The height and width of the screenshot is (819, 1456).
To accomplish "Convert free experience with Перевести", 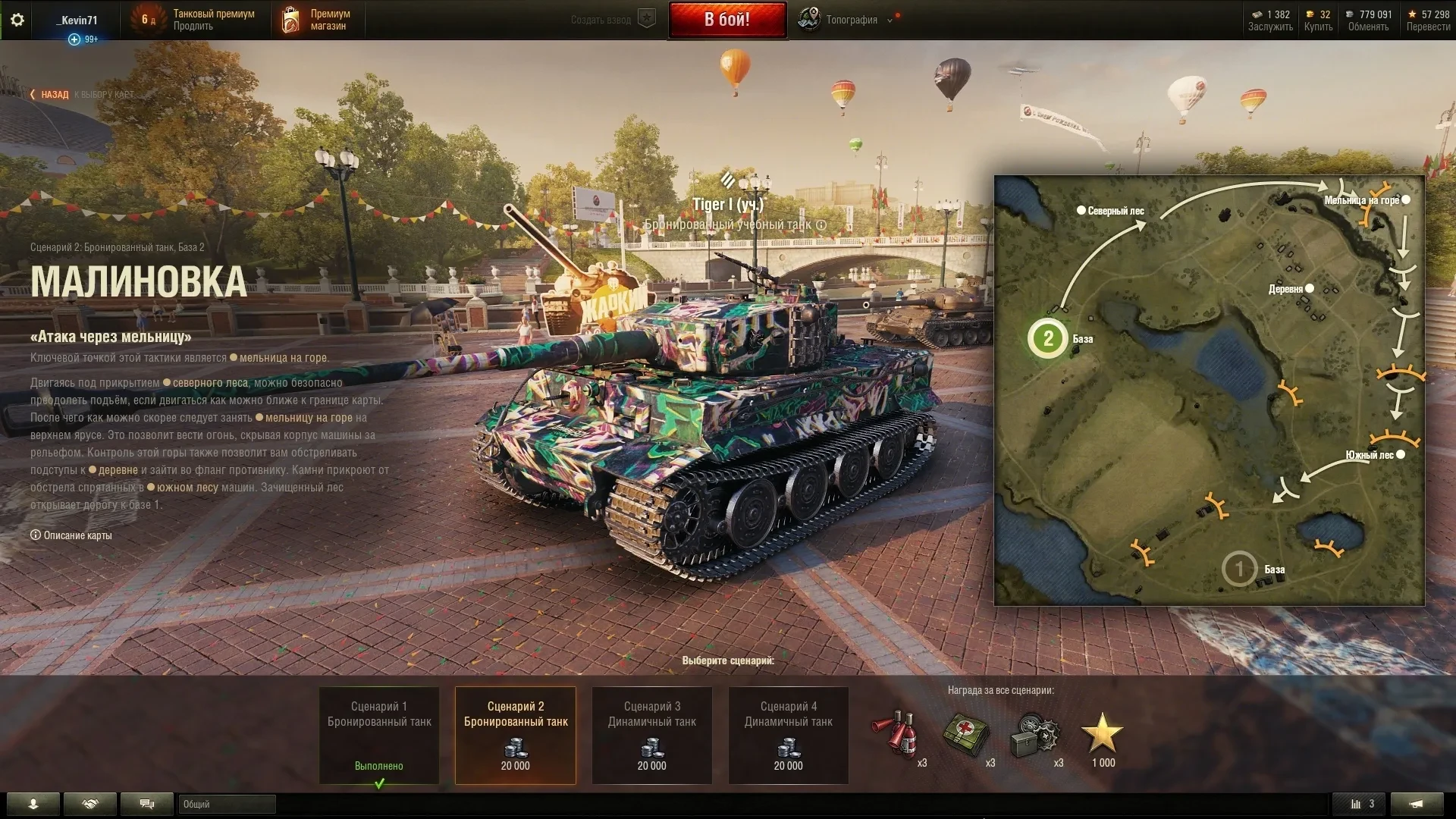I will click(1428, 27).
